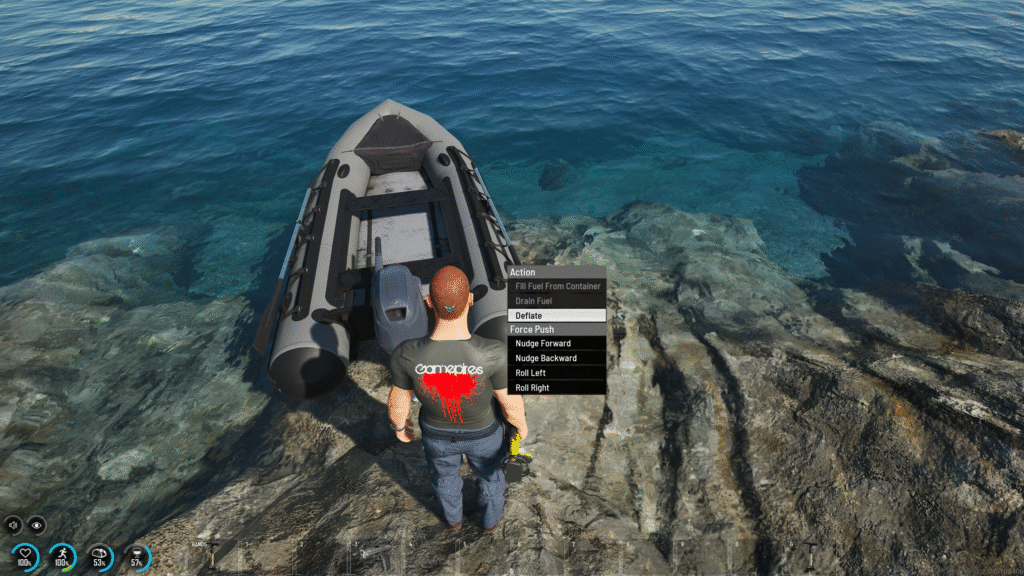Select the pistol hotbar slot

click(x=373, y=552)
